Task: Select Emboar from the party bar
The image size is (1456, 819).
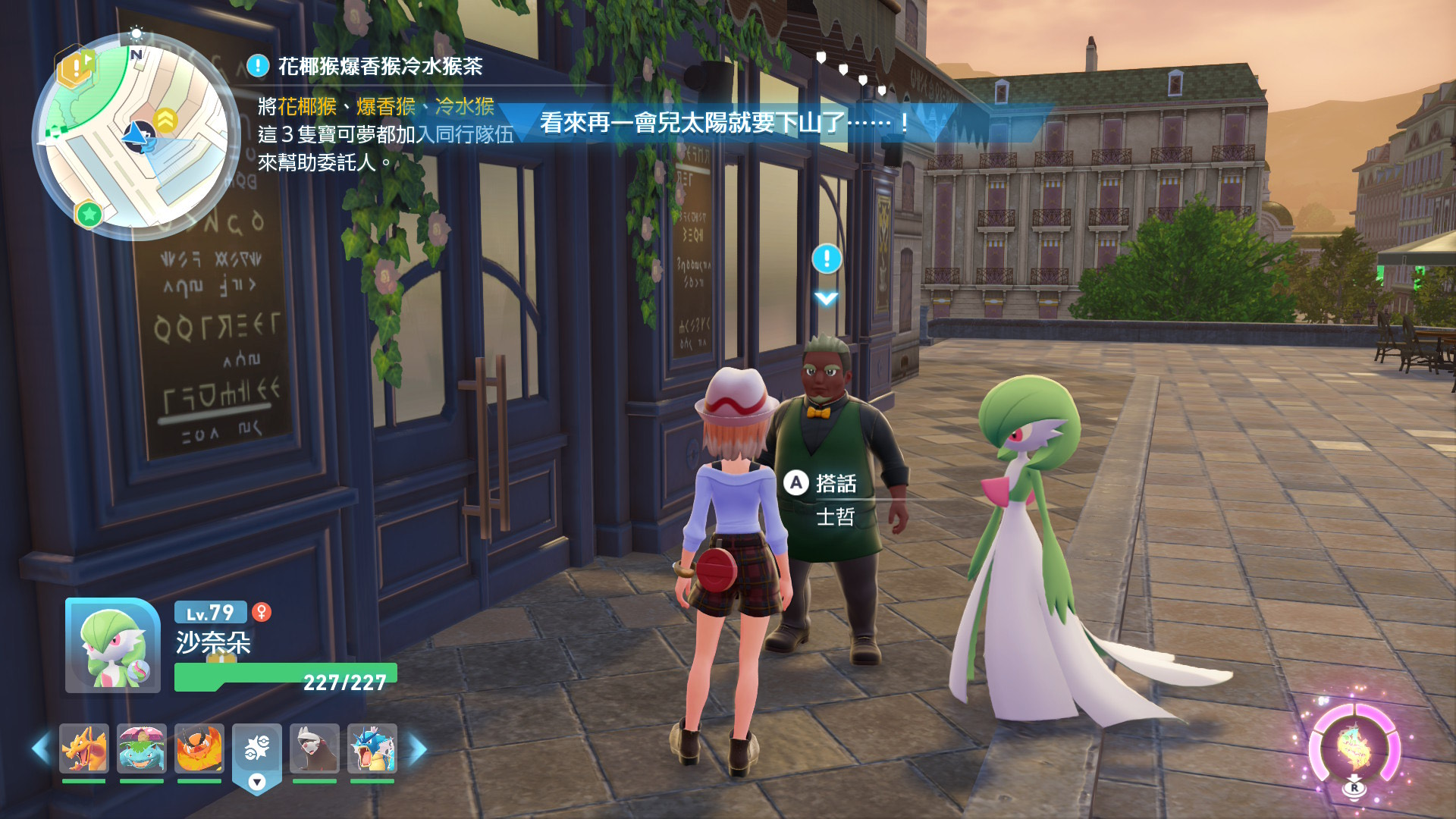Action: tap(199, 748)
